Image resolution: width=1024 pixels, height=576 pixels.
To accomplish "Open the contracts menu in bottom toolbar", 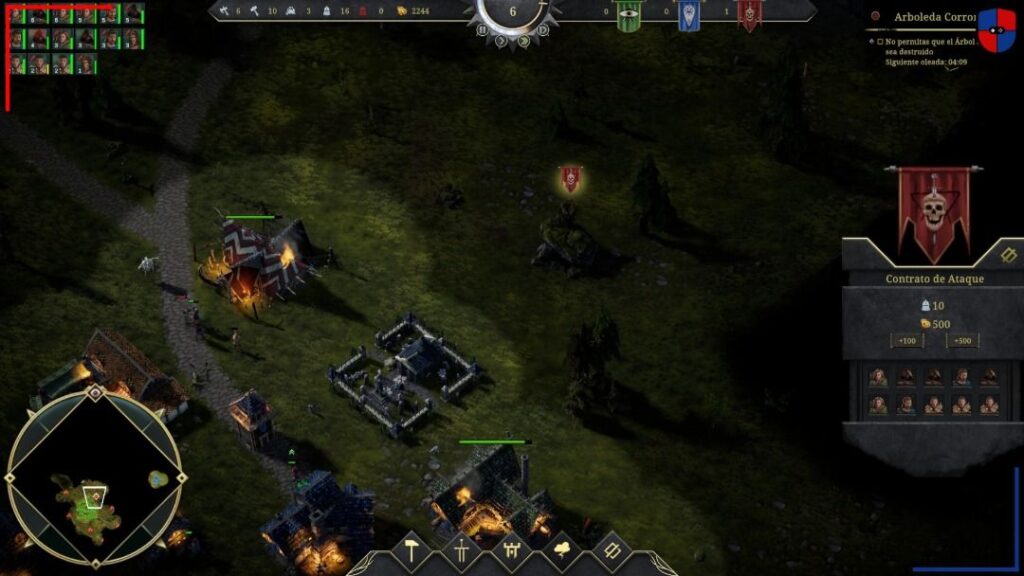I will click(611, 551).
